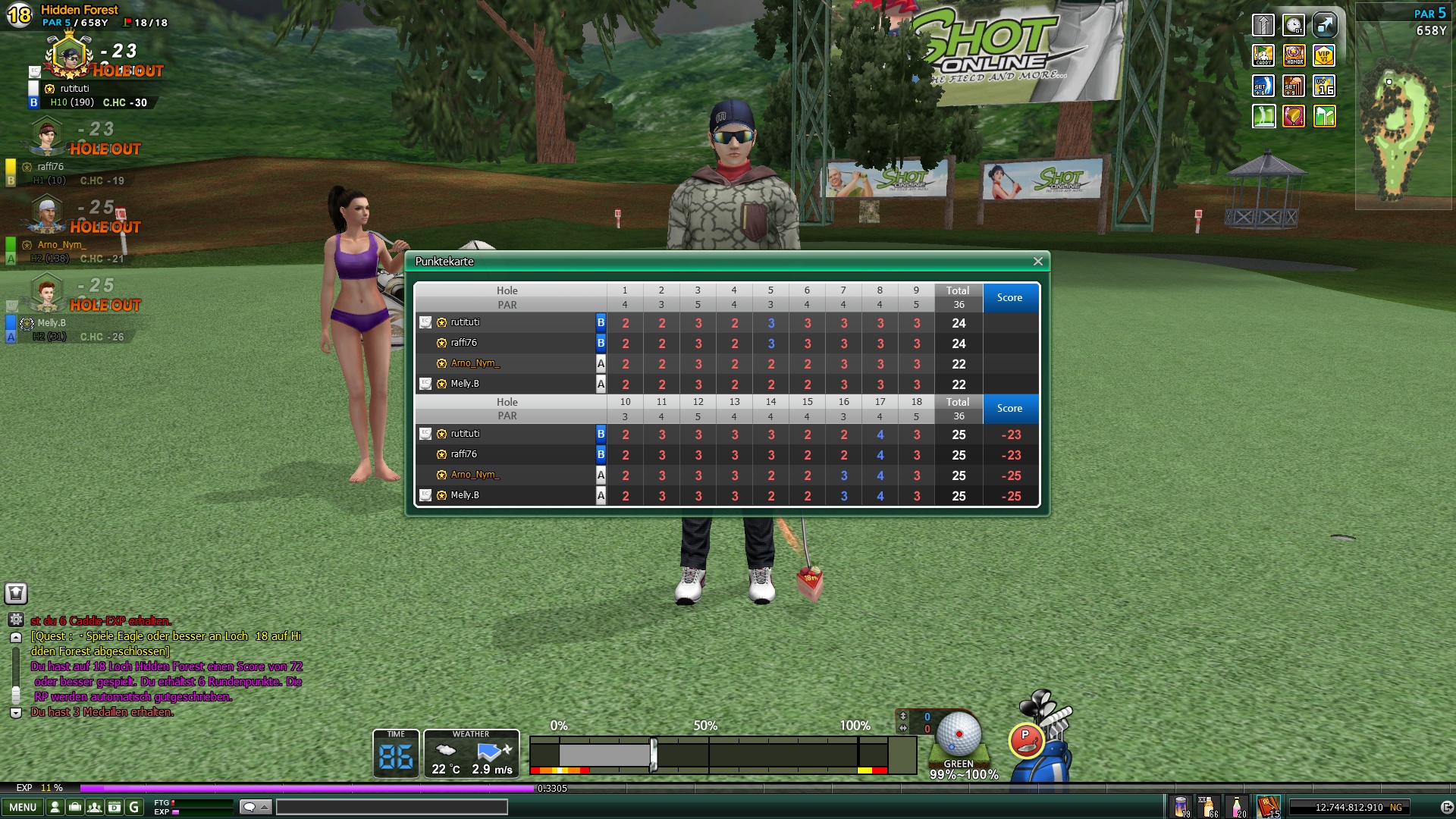Open the friends group icon
This screenshot has height=819, width=1456.
coord(95,808)
